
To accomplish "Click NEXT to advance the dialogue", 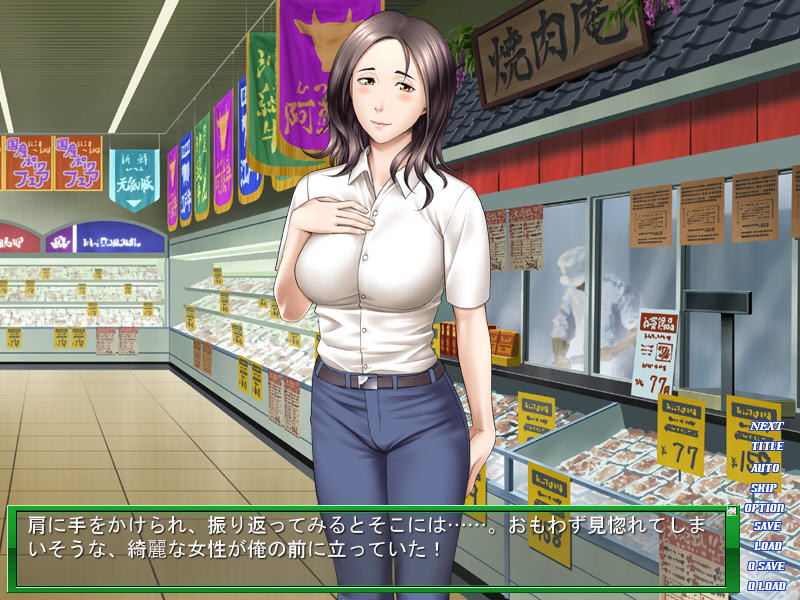I will 767,426.
